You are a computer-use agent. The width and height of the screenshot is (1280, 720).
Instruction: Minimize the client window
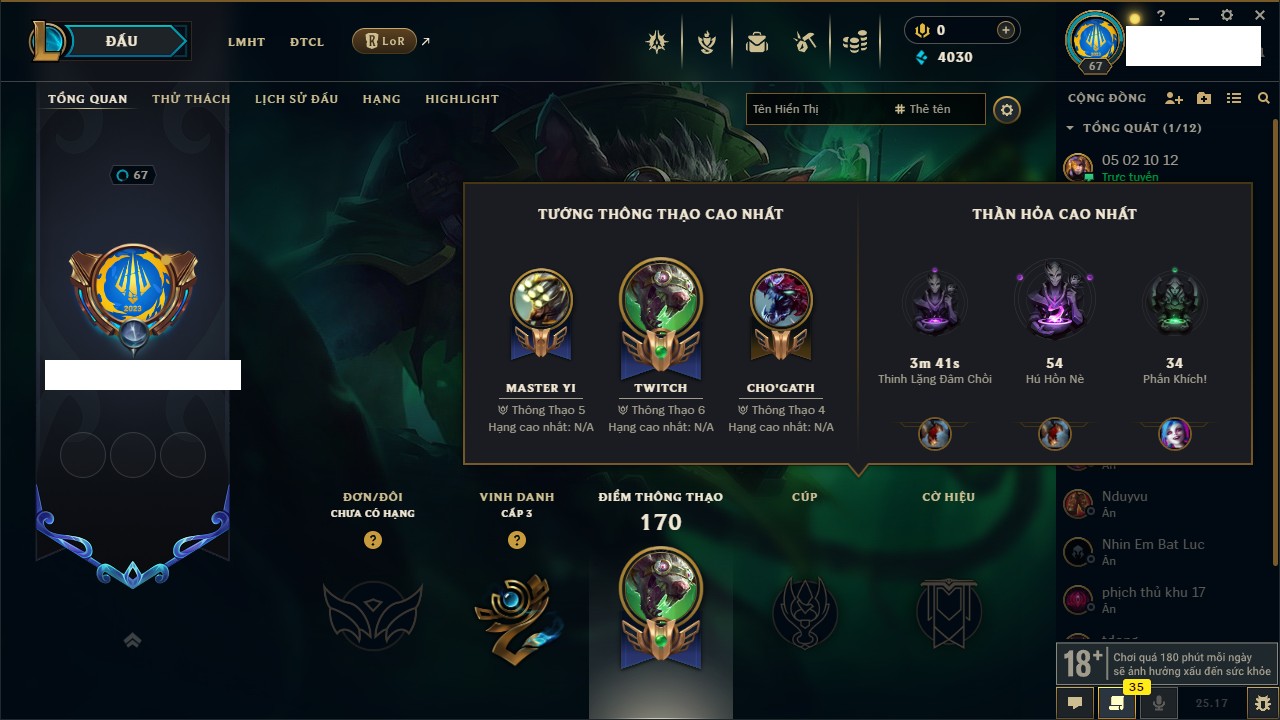(1194, 16)
